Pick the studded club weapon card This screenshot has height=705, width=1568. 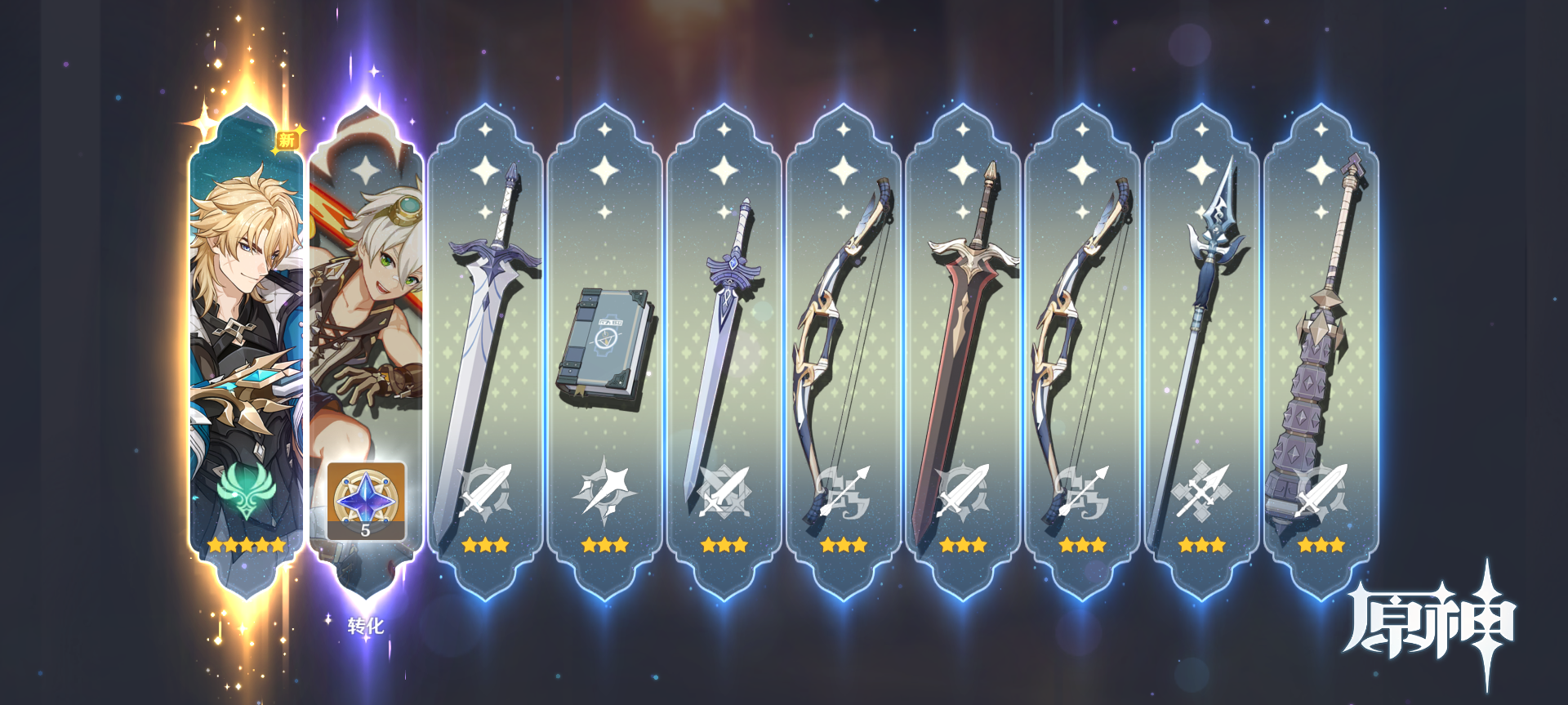1321,351
